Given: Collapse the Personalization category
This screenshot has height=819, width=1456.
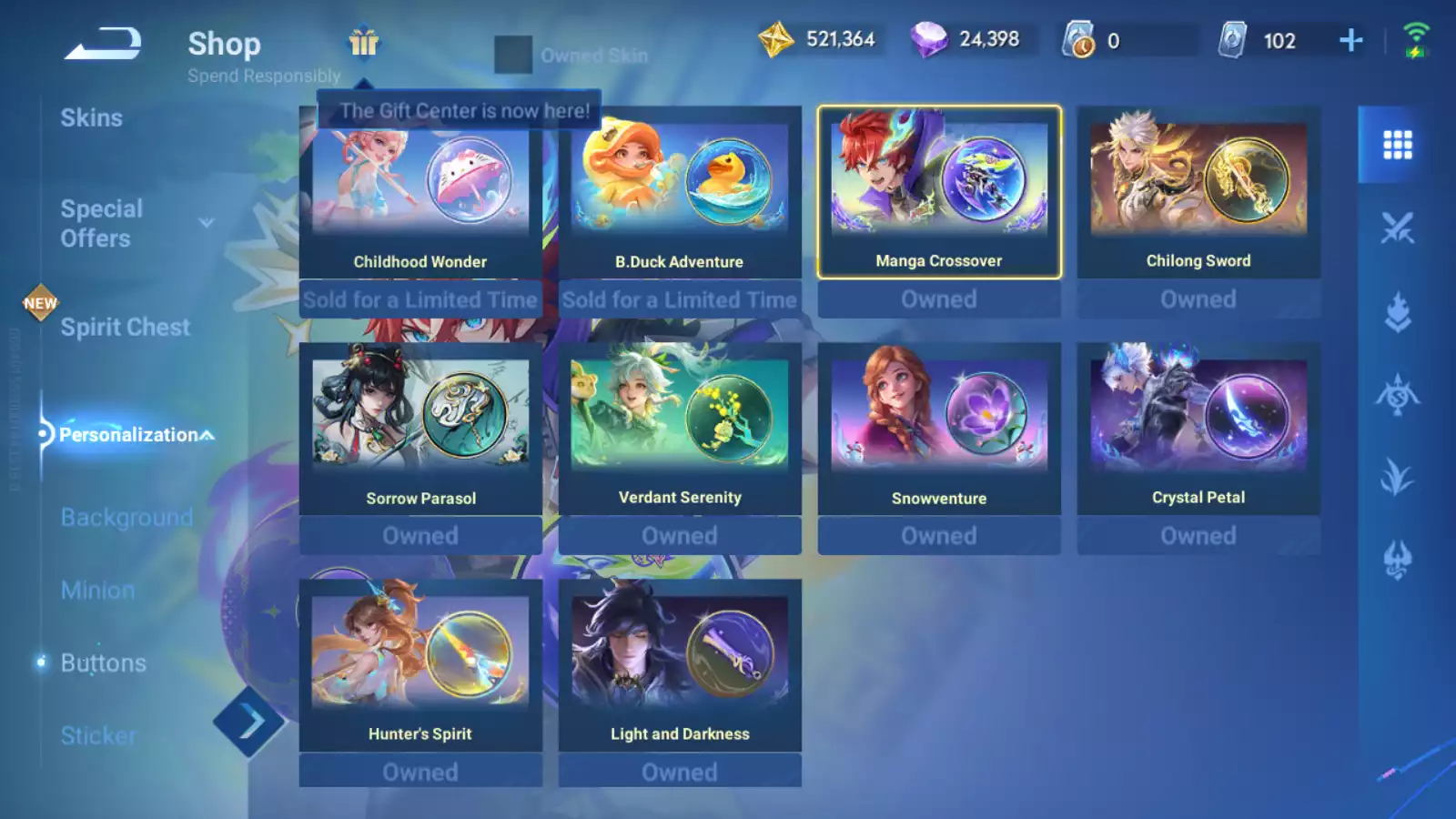Looking at the screenshot, I should [x=208, y=435].
